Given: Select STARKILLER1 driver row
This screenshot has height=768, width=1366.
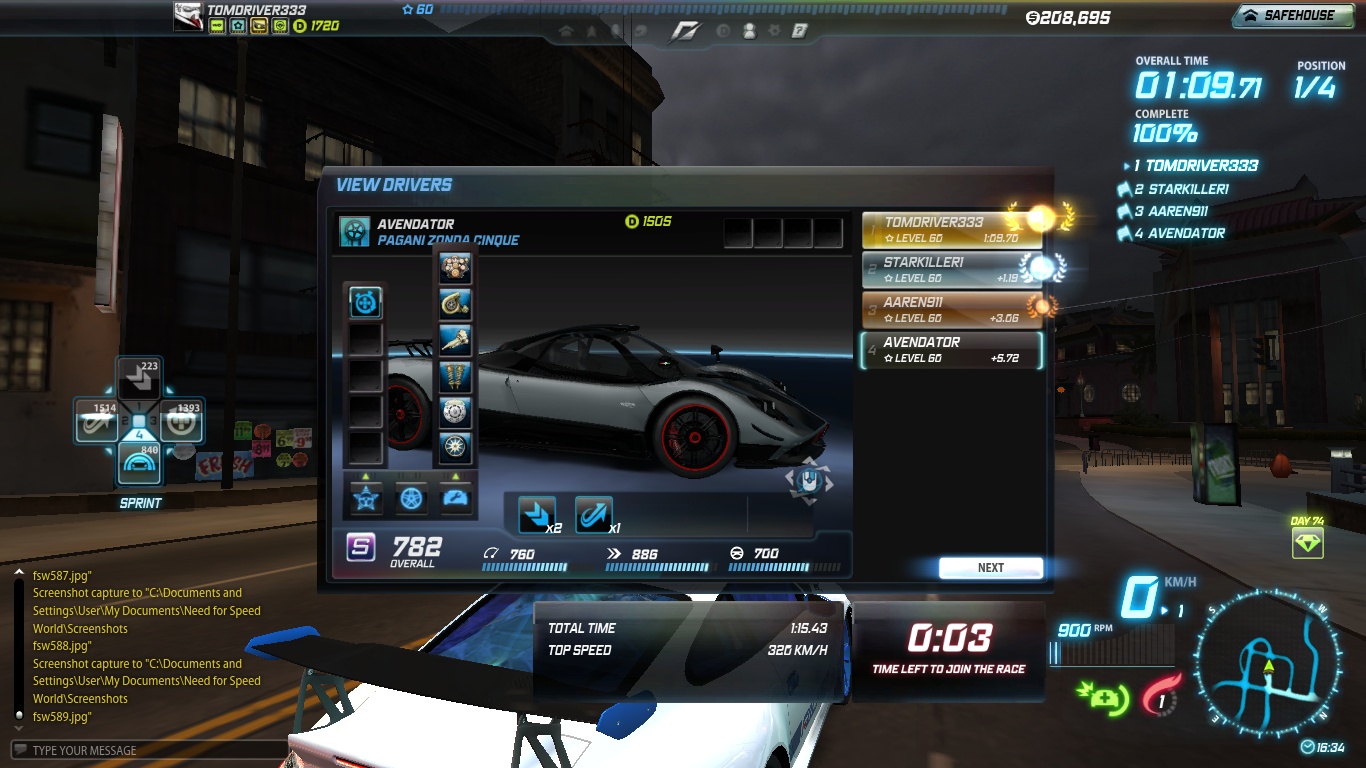Looking at the screenshot, I should (x=950, y=270).
